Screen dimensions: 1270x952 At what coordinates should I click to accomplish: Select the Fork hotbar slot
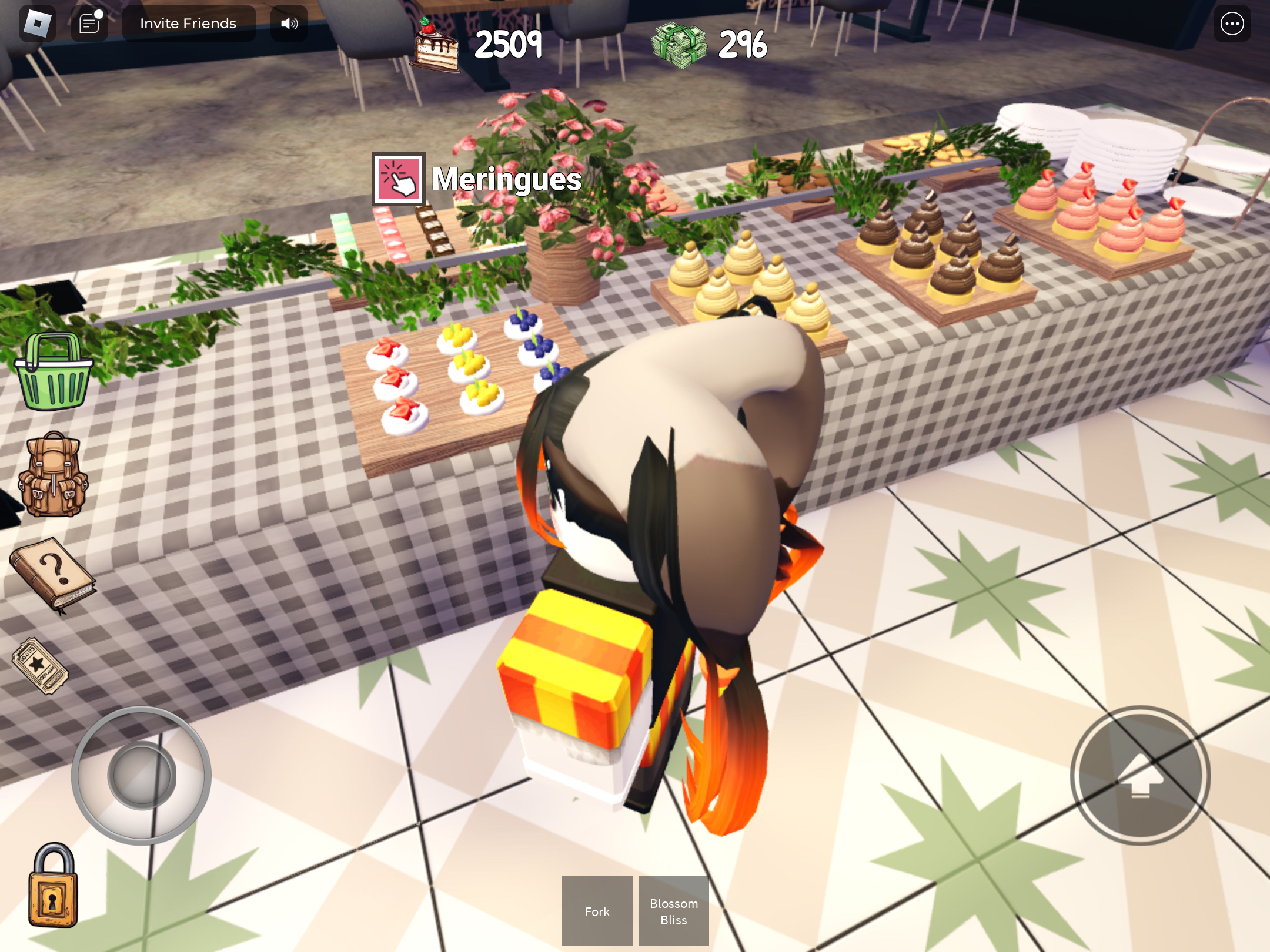tap(597, 911)
